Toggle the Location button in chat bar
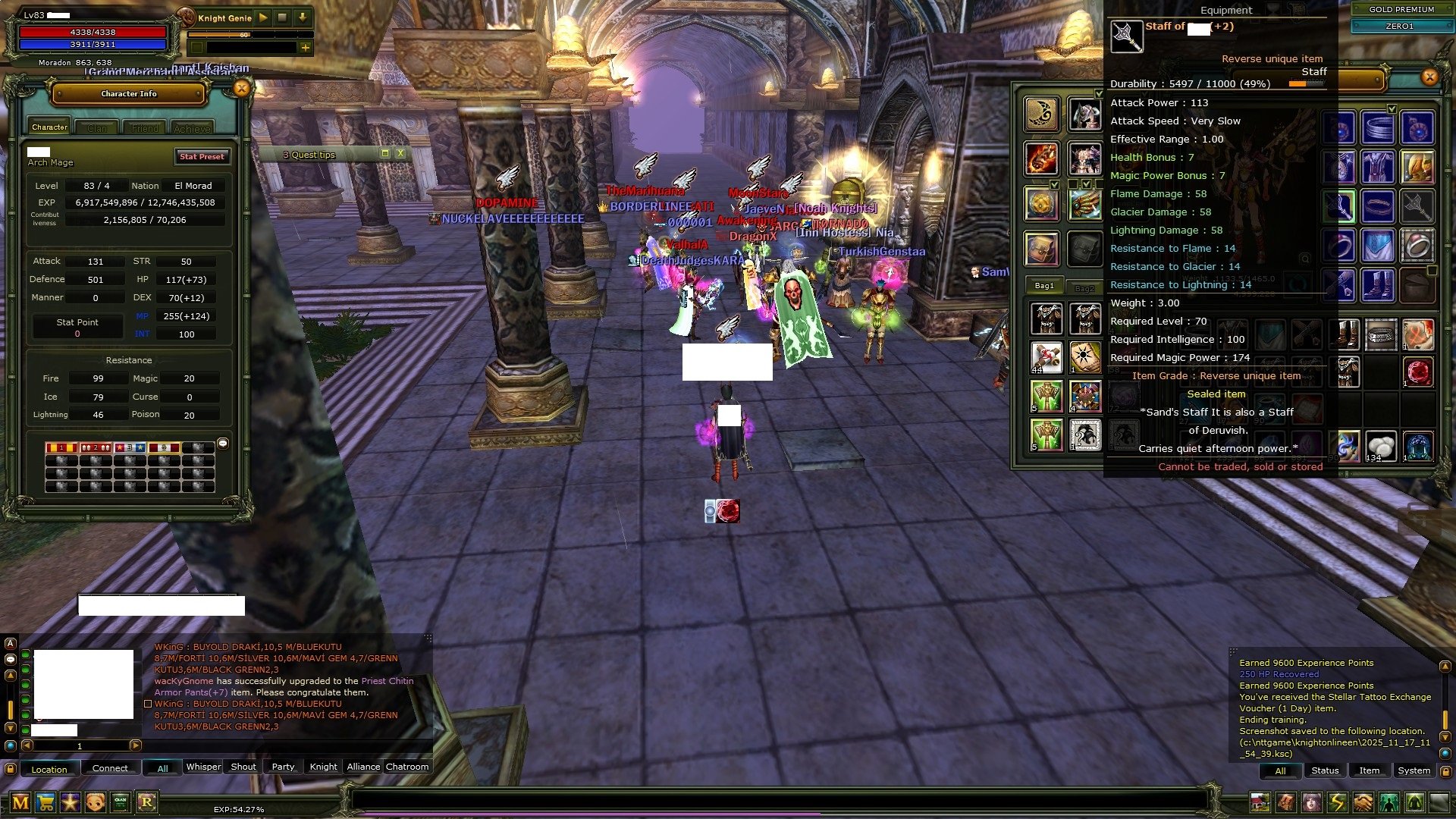This screenshot has height=819, width=1456. [x=49, y=769]
